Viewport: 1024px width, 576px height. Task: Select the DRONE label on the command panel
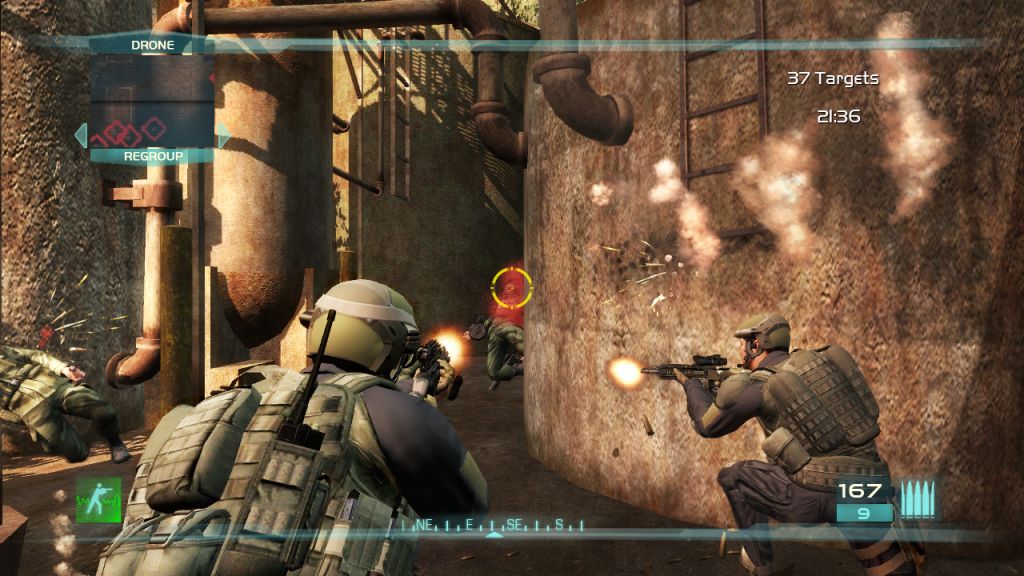tap(152, 45)
